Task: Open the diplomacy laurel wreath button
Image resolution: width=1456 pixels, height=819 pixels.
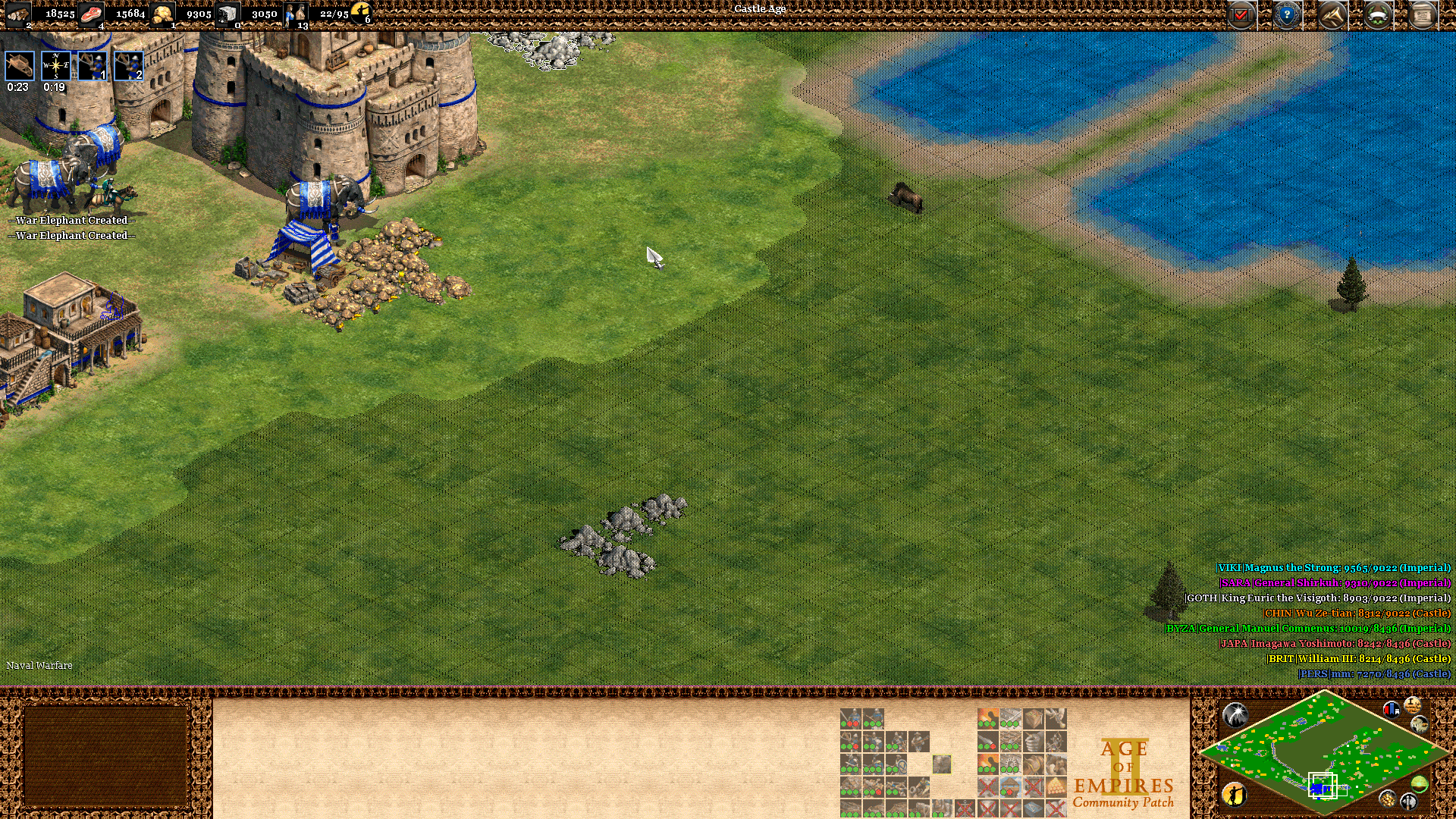Action: (1378, 14)
